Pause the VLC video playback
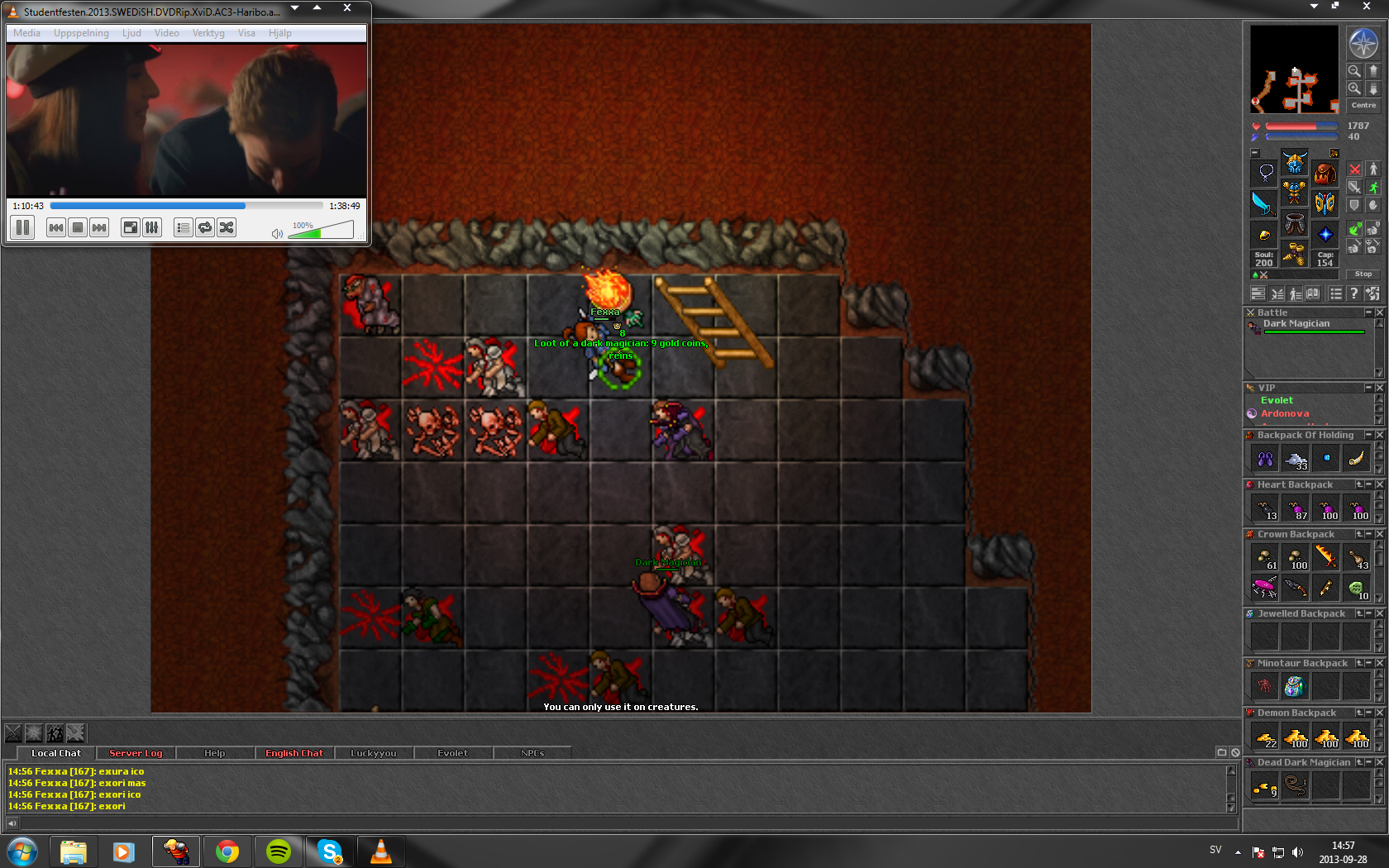1389x868 pixels. click(23, 227)
